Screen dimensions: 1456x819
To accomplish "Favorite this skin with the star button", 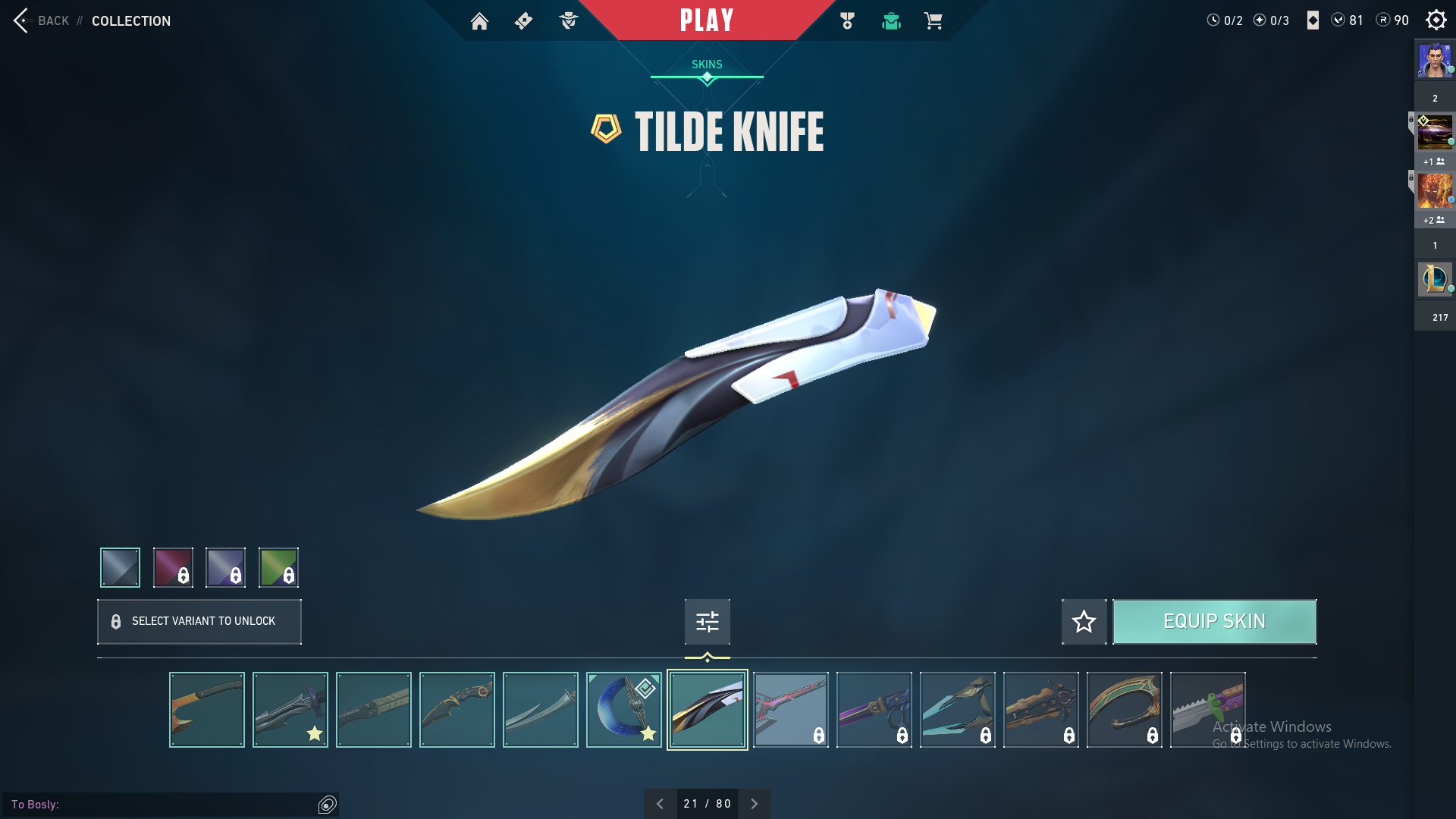I will click(x=1084, y=622).
